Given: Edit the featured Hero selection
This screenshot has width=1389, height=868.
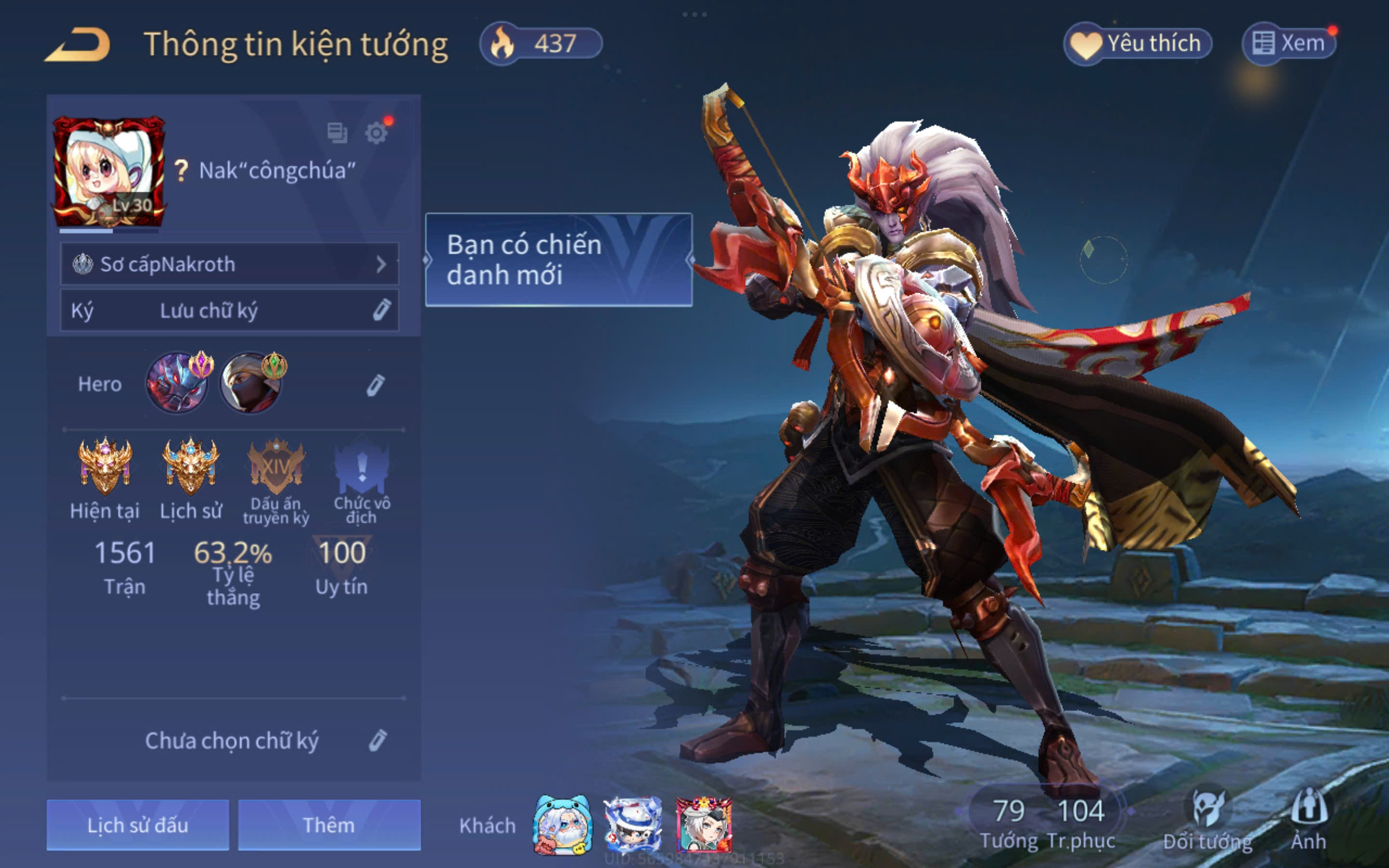Looking at the screenshot, I should click(x=375, y=385).
